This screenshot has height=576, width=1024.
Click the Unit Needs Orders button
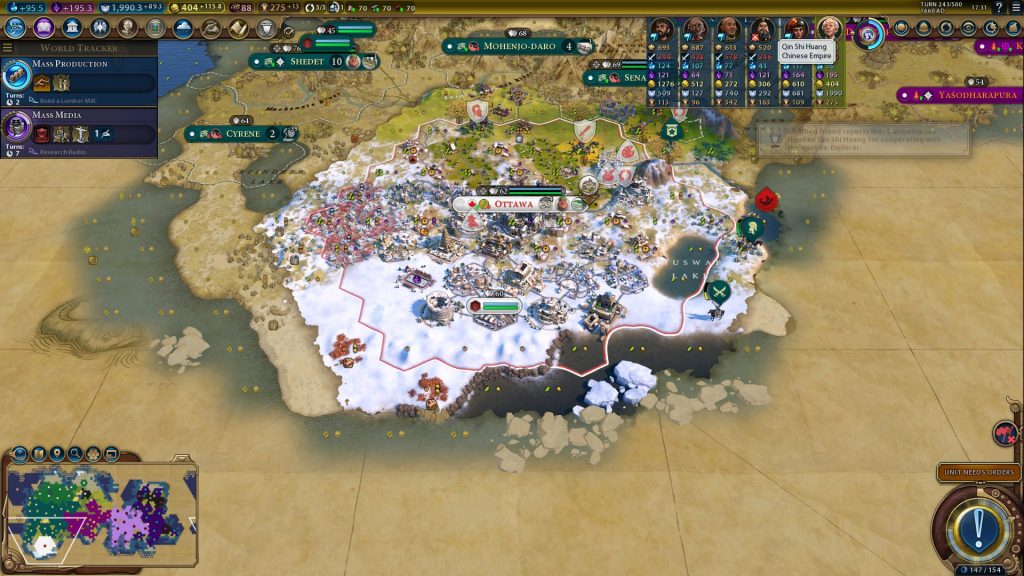tap(977, 472)
